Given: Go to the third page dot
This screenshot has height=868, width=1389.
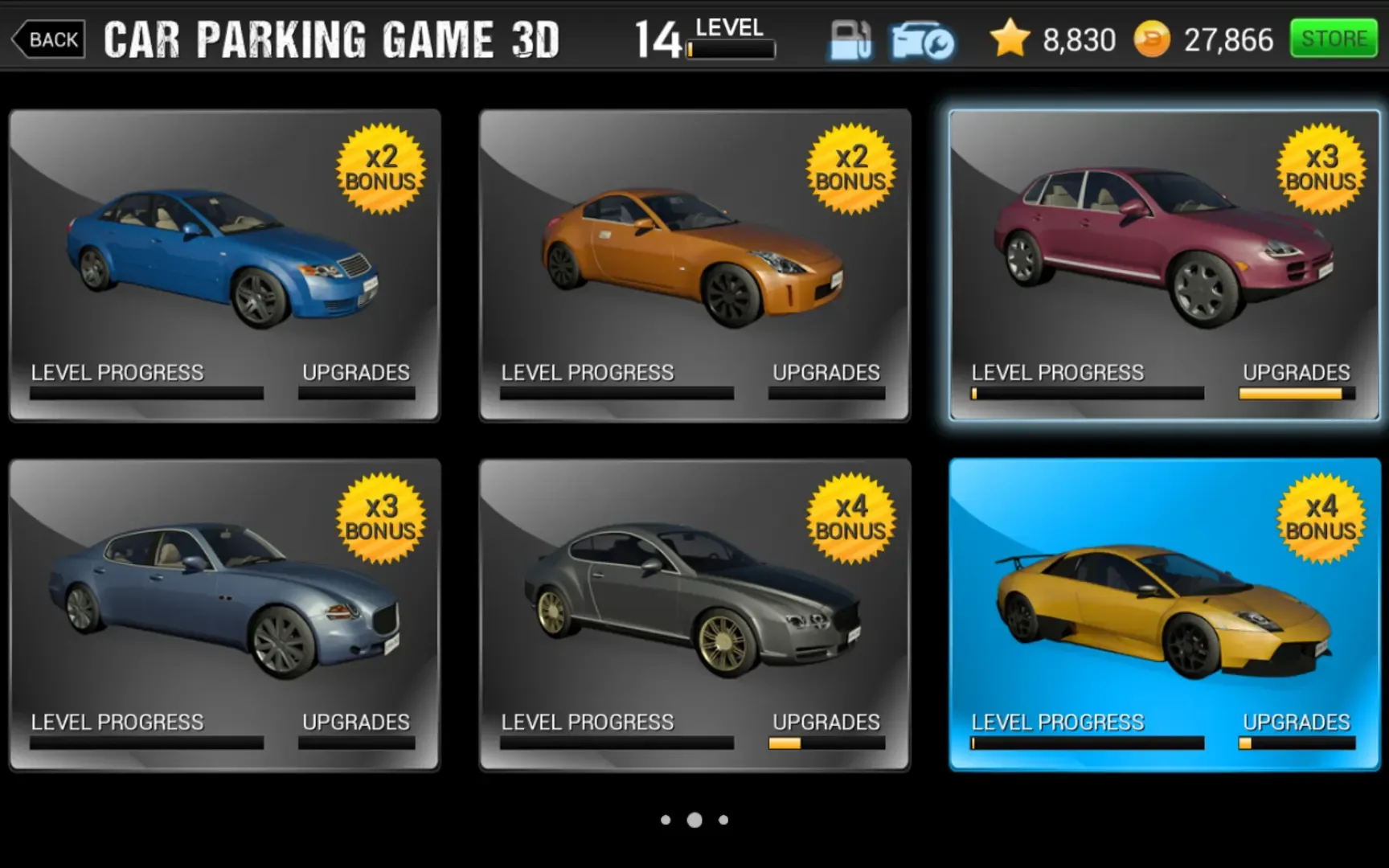Looking at the screenshot, I should (723, 820).
